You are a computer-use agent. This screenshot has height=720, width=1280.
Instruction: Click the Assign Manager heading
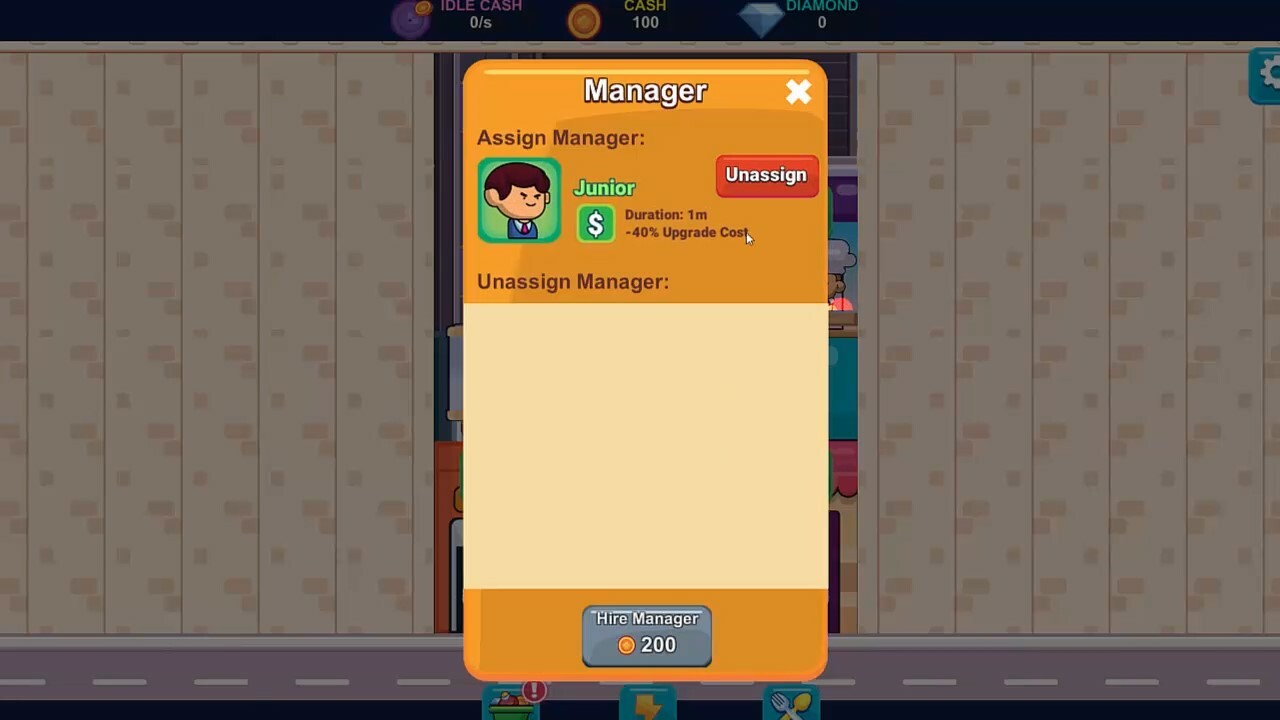pyautogui.click(x=560, y=137)
